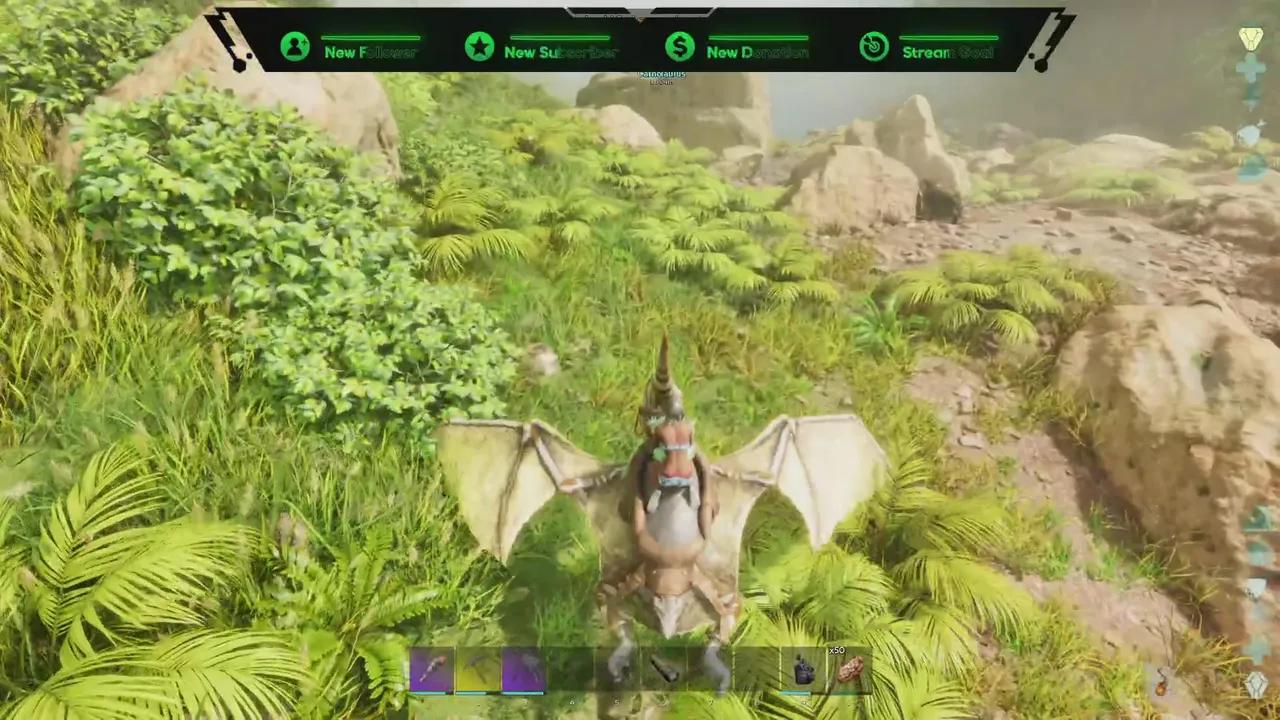This screenshot has width=1280, height=720.
Task: Click the New Follower stream overlay panel
Action: click(x=349, y=46)
